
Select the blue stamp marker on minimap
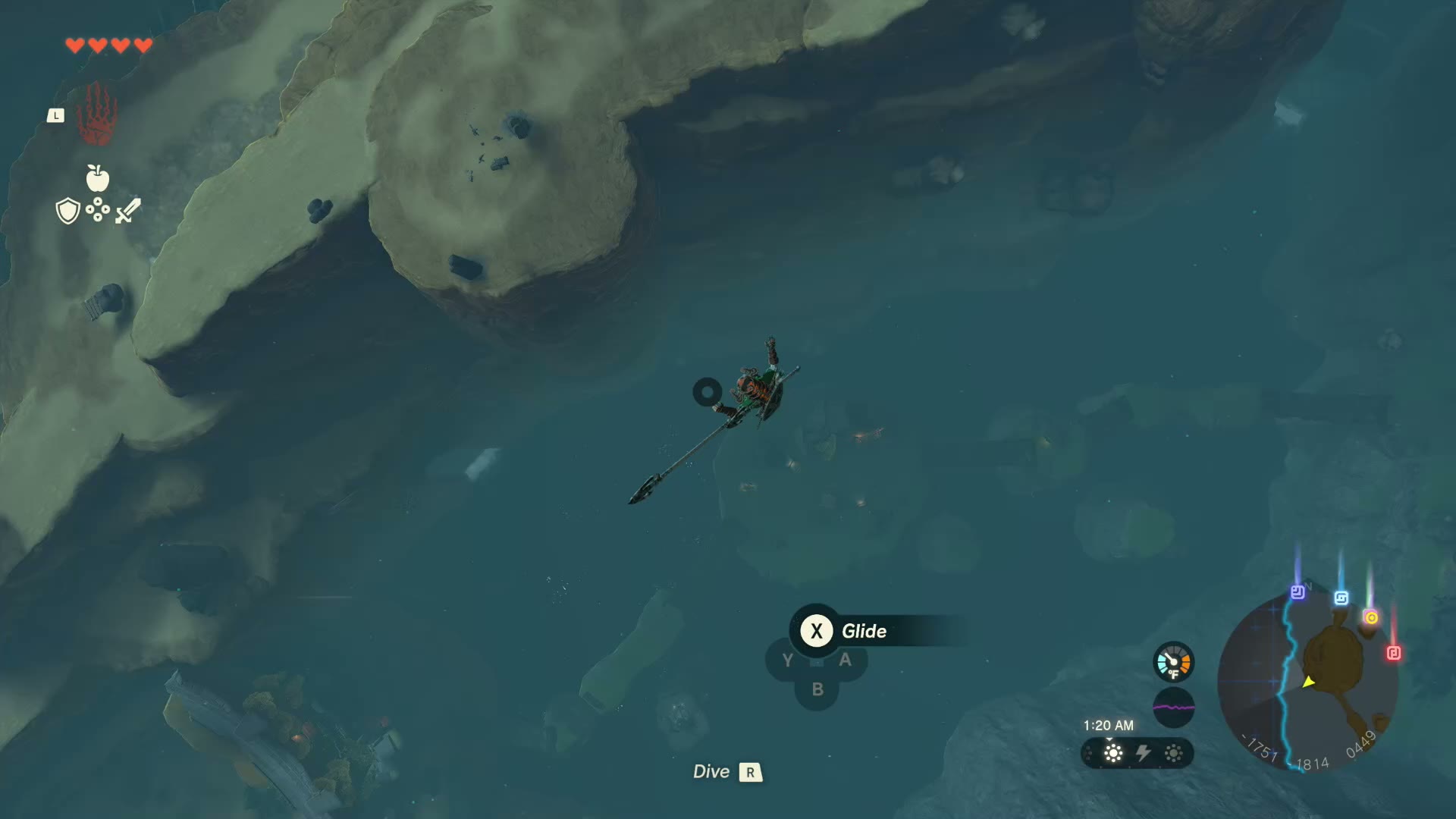(x=1341, y=598)
